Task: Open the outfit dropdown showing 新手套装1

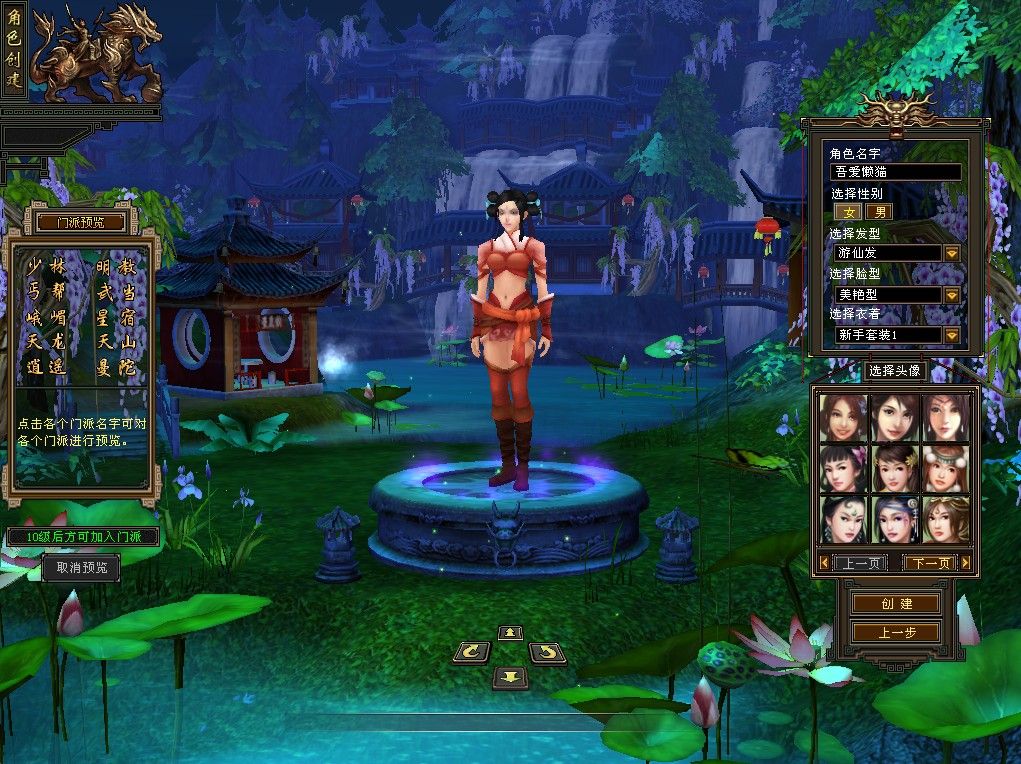Action: 951,335
